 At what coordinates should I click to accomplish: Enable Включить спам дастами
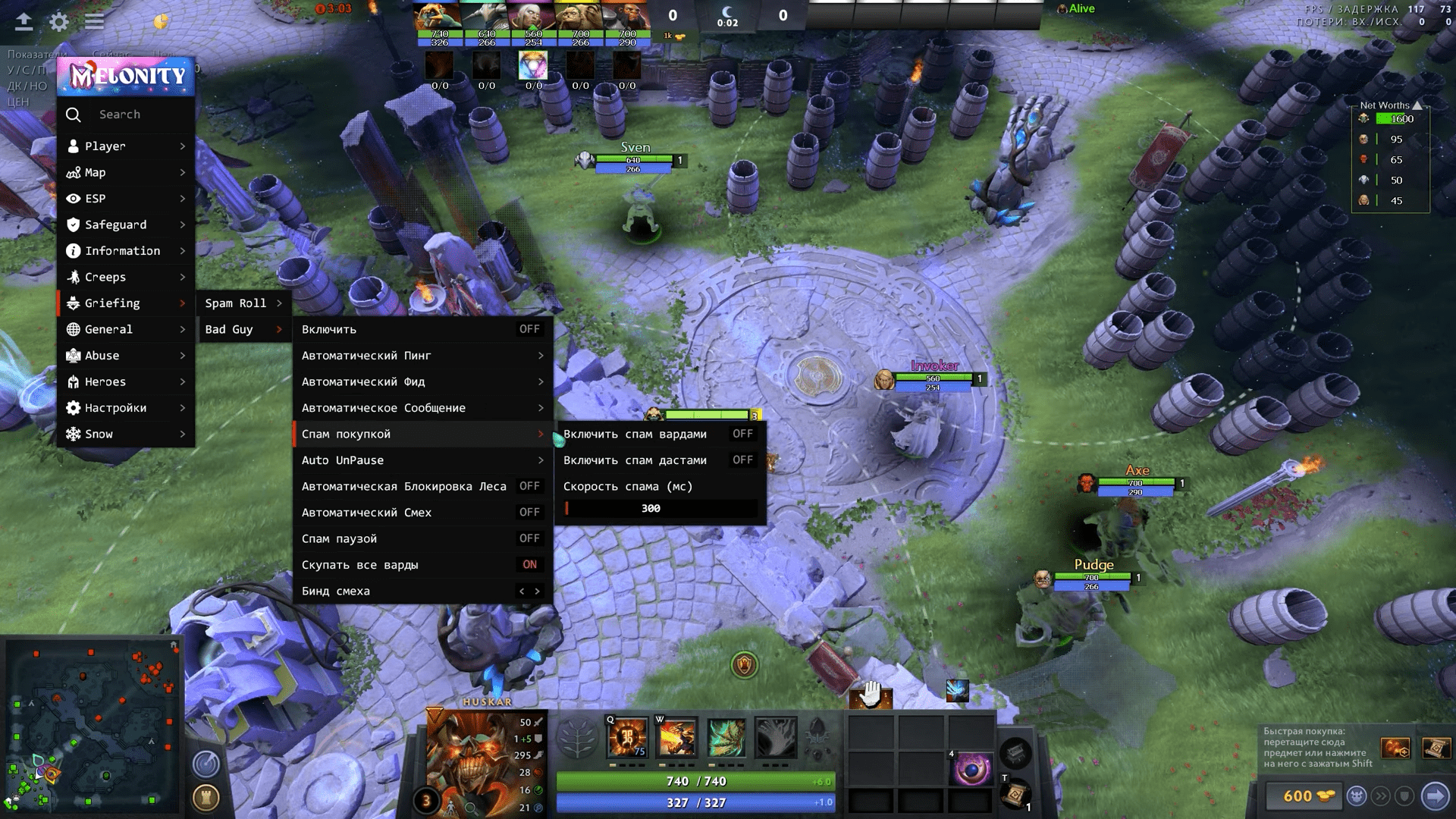coord(742,460)
